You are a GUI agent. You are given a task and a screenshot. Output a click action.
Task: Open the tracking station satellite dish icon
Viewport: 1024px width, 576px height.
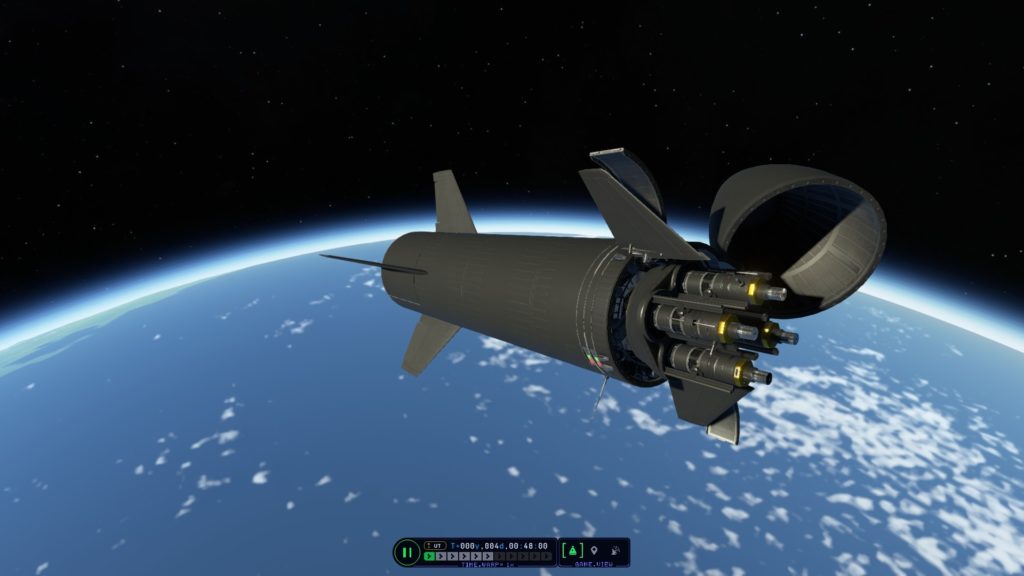615,550
